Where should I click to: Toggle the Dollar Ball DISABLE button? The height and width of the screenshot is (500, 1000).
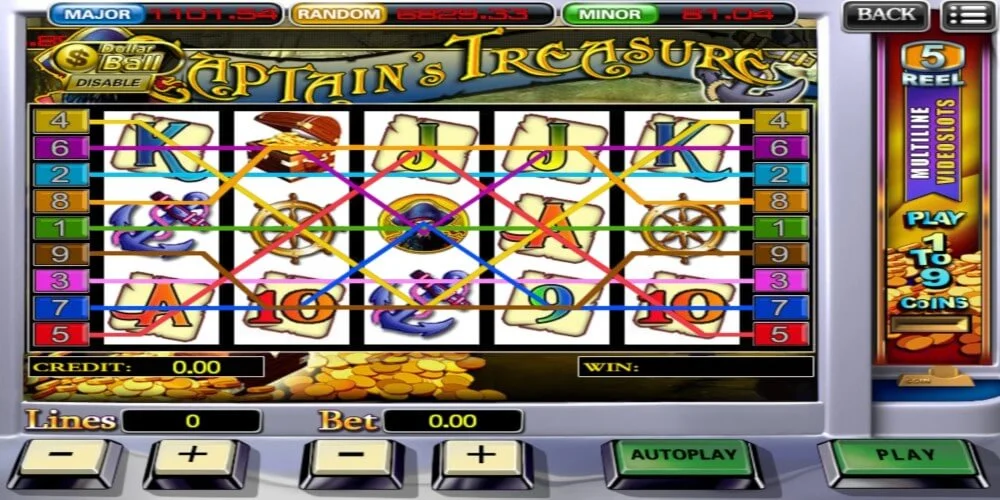100,82
